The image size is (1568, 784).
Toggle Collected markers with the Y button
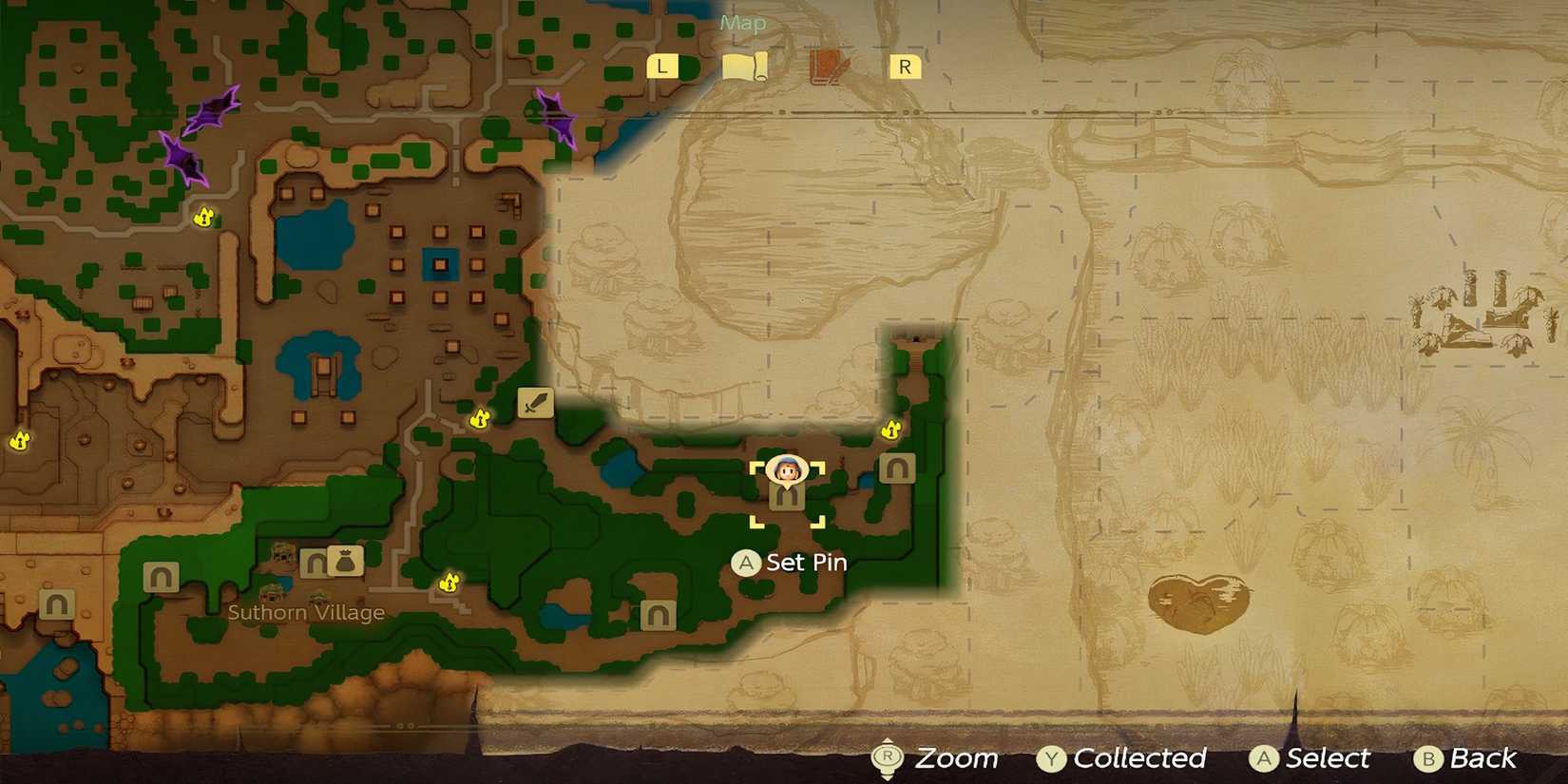1052,758
